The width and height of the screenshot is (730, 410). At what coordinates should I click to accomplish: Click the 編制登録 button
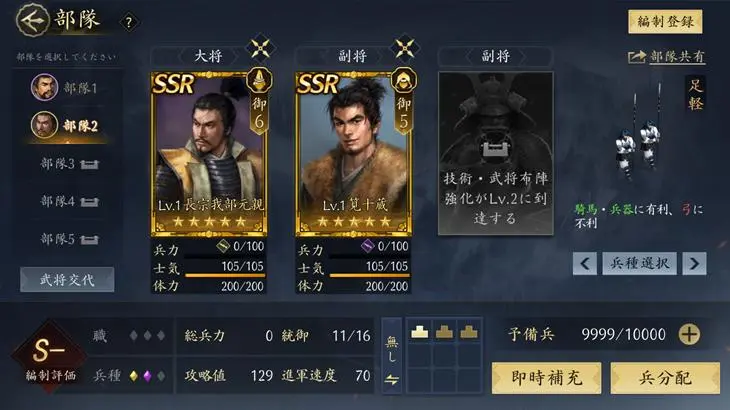[x=665, y=22]
